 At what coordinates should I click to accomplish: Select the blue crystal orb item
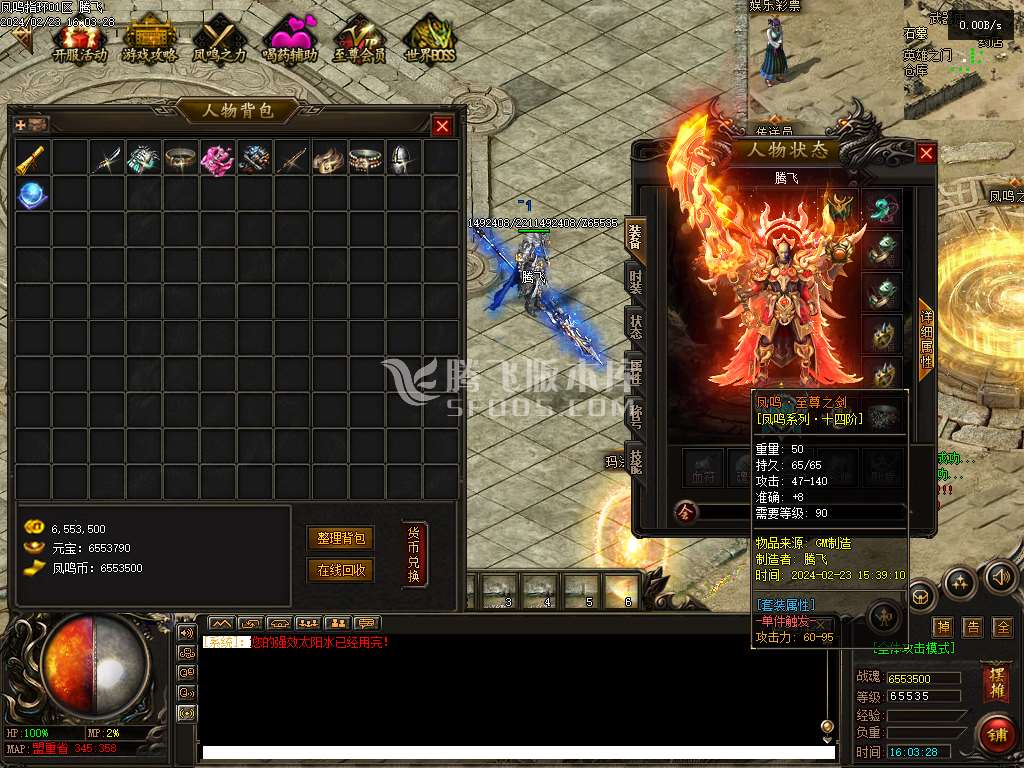click(33, 194)
